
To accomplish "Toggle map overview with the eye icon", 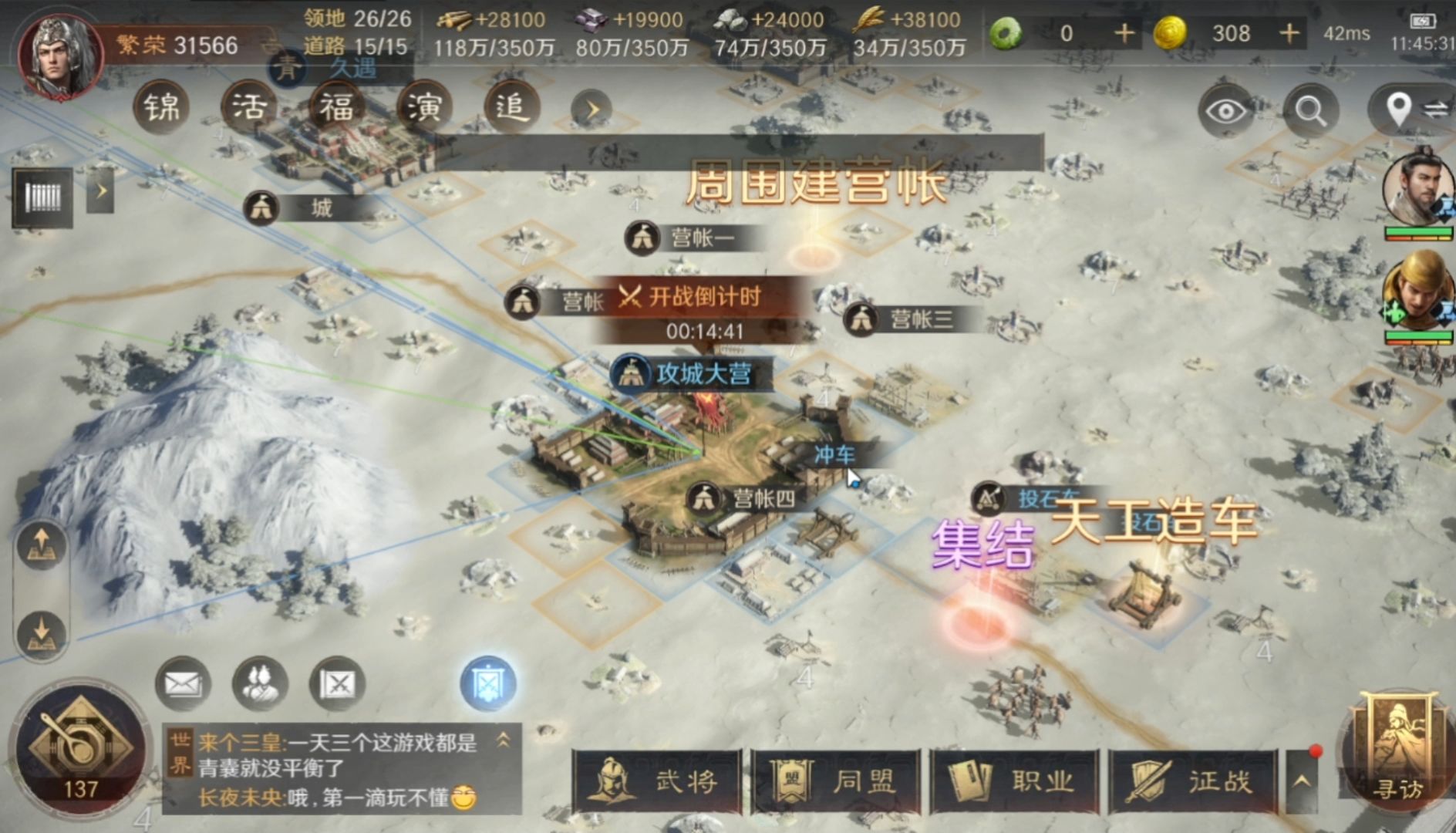I will click(1226, 110).
